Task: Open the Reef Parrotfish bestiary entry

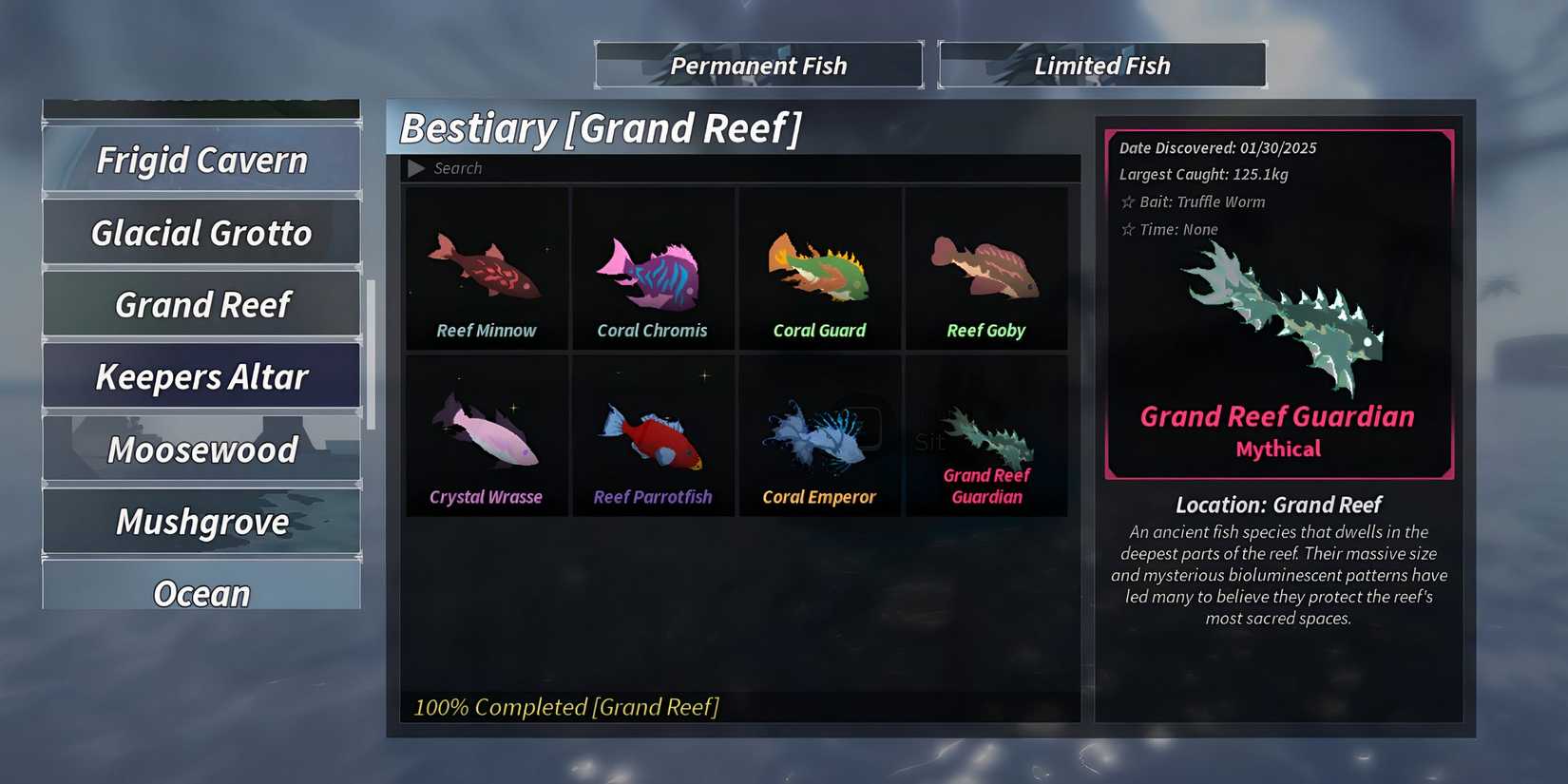Action: (x=653, y=437)
